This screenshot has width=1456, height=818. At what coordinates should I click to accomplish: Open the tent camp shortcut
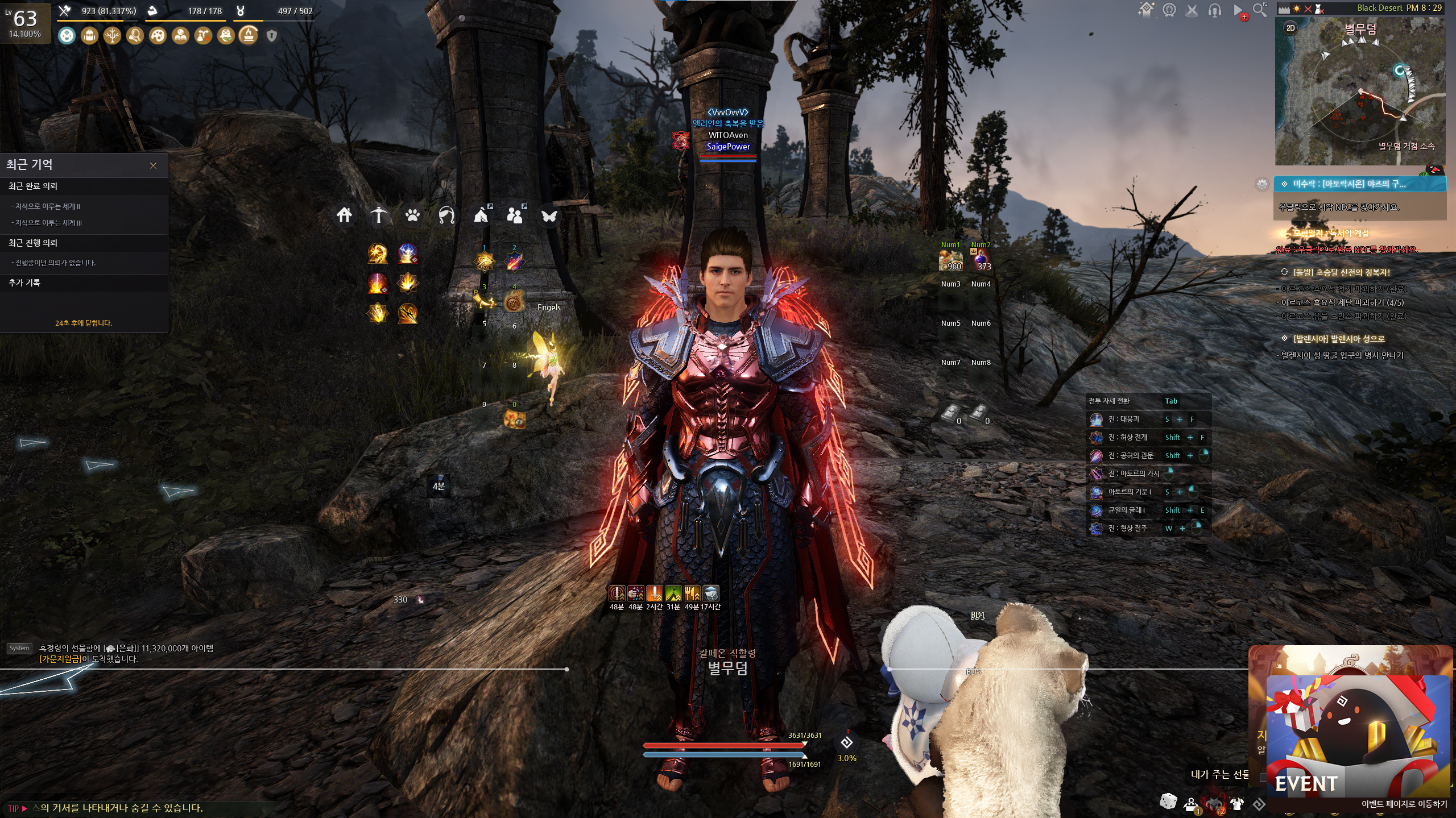click(481, 215)
